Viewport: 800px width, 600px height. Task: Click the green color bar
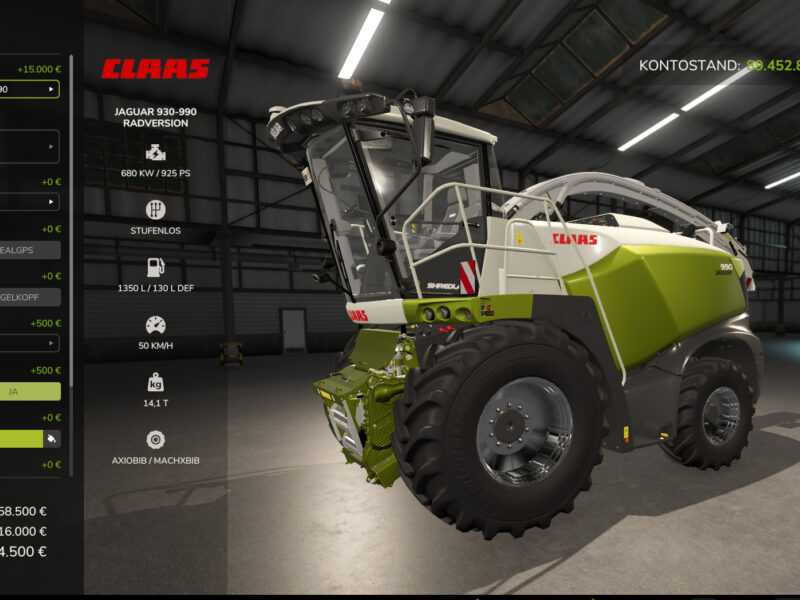20,438
